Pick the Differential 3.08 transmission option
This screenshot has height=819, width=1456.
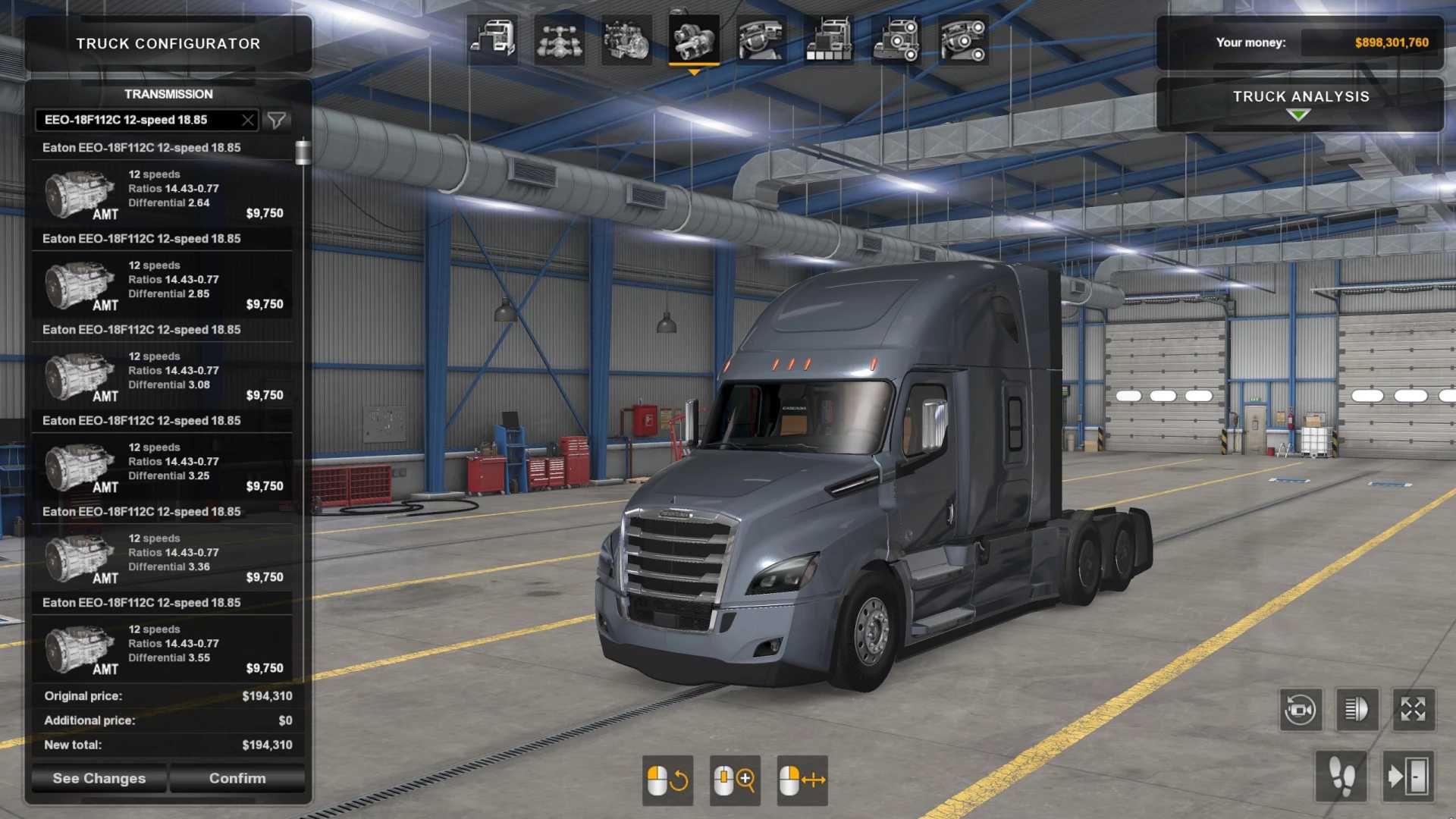(x=163, y=376)
